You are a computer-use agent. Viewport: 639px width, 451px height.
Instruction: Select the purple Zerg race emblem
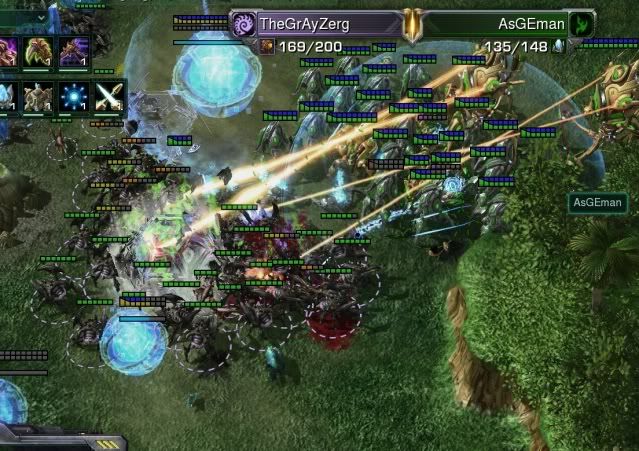coord(244,22)
